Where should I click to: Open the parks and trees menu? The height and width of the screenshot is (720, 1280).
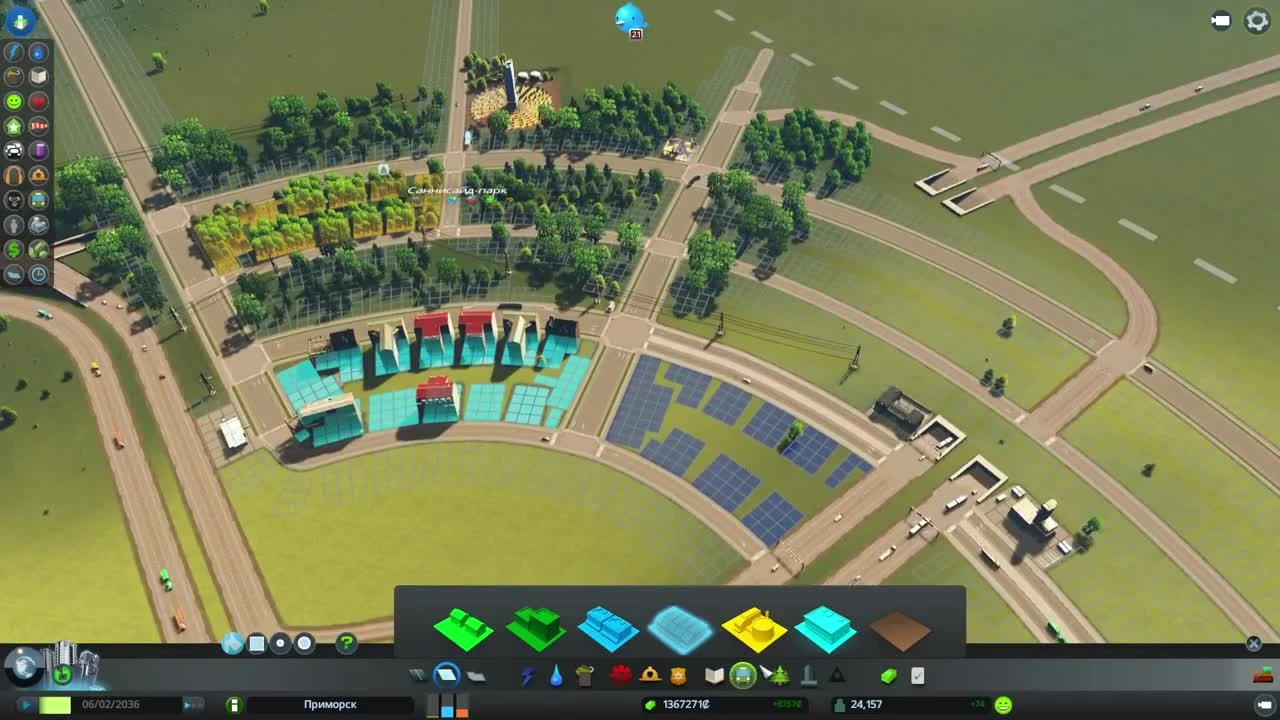tap(778, 674)
